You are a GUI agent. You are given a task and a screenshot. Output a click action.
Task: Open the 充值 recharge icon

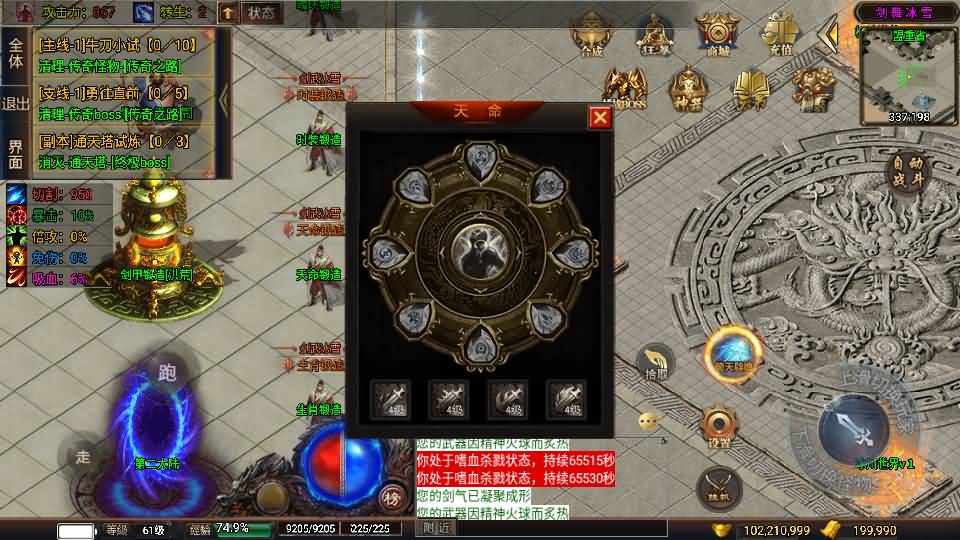pyautogui.click(x=779, y=37)
